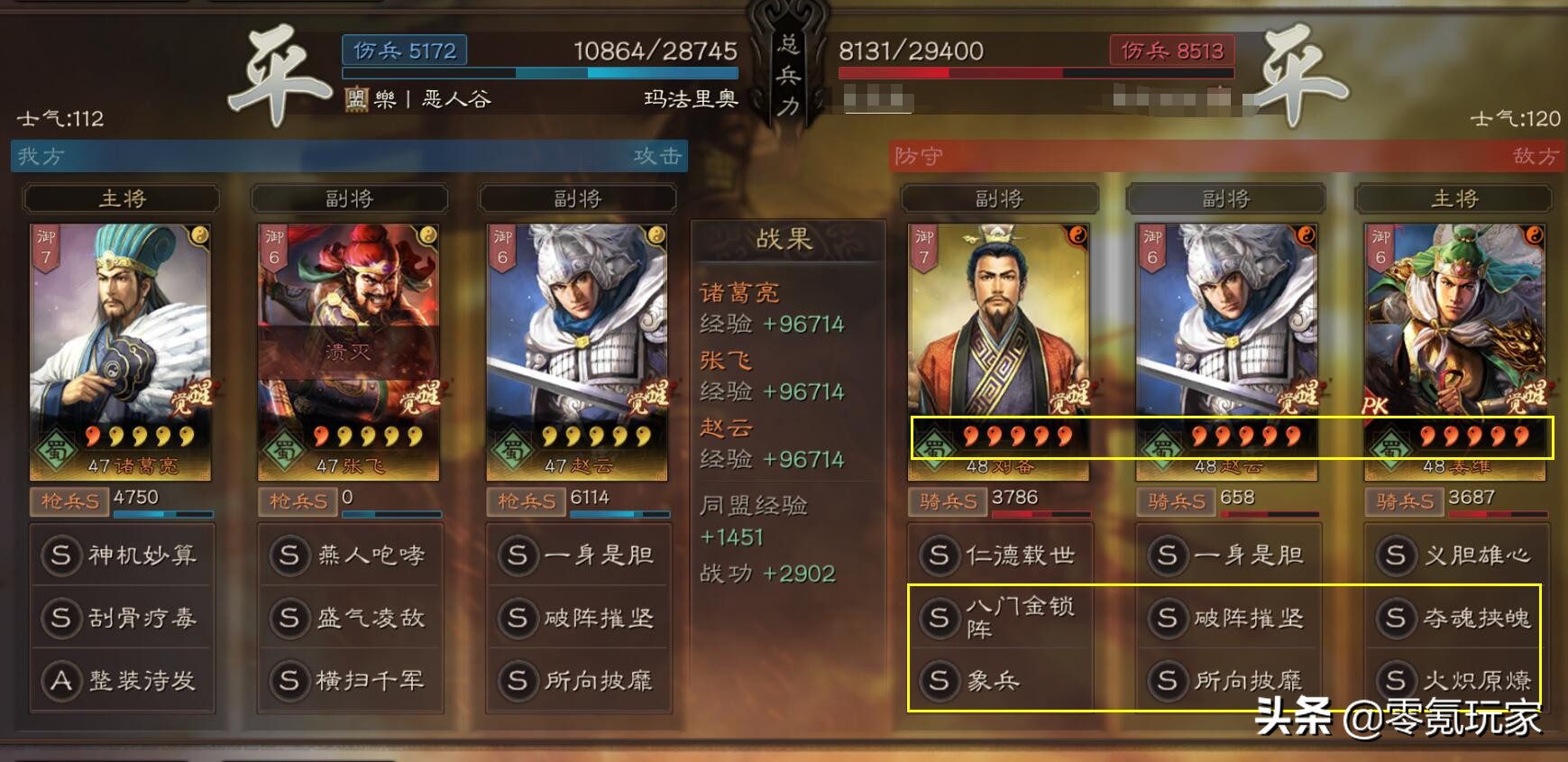The width and height of the screenshot is (1568, 762).
Task: Click the player name 玛法里奥
Action: click(691, 100)
